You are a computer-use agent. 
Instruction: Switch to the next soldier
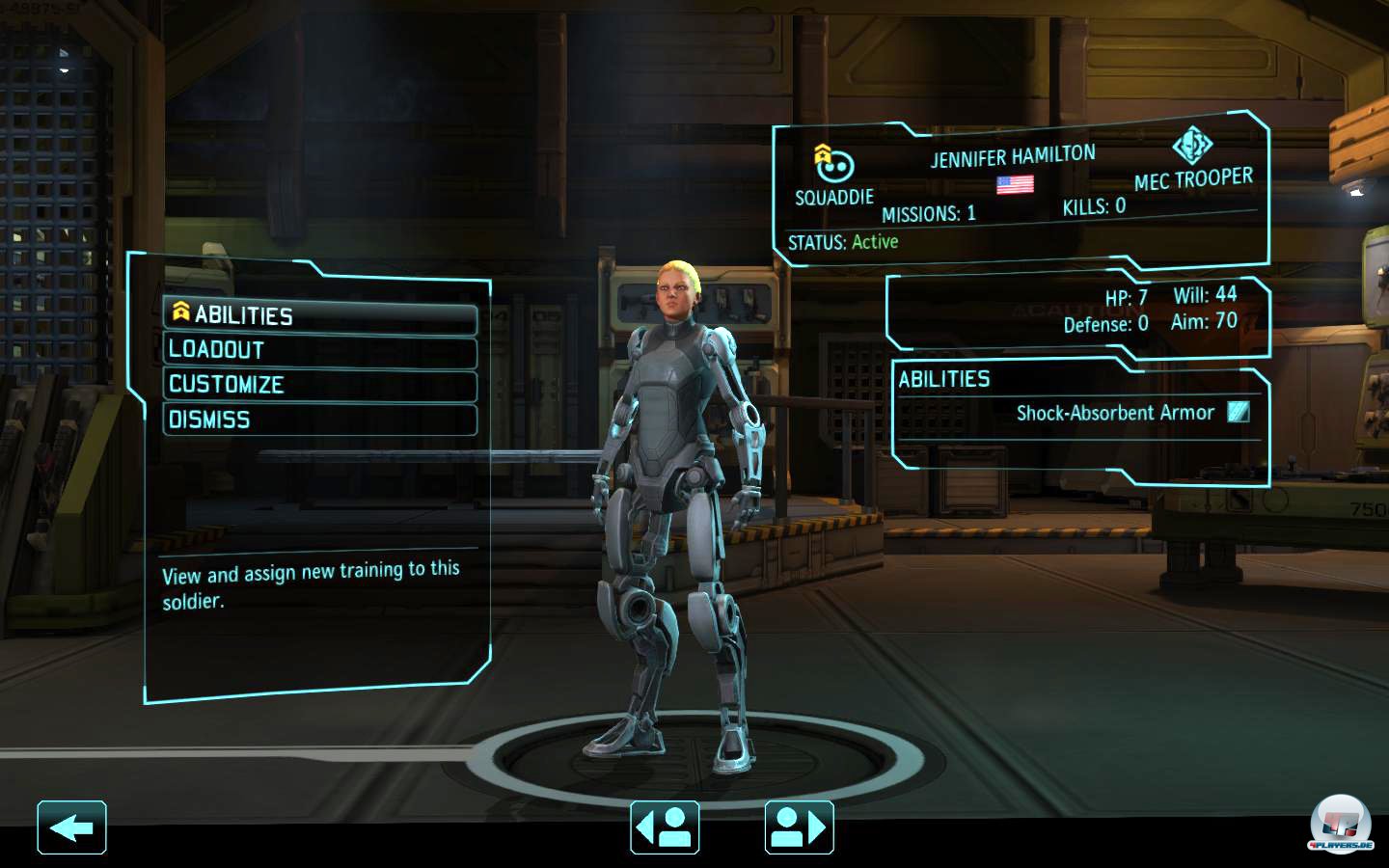pos(799,827)
